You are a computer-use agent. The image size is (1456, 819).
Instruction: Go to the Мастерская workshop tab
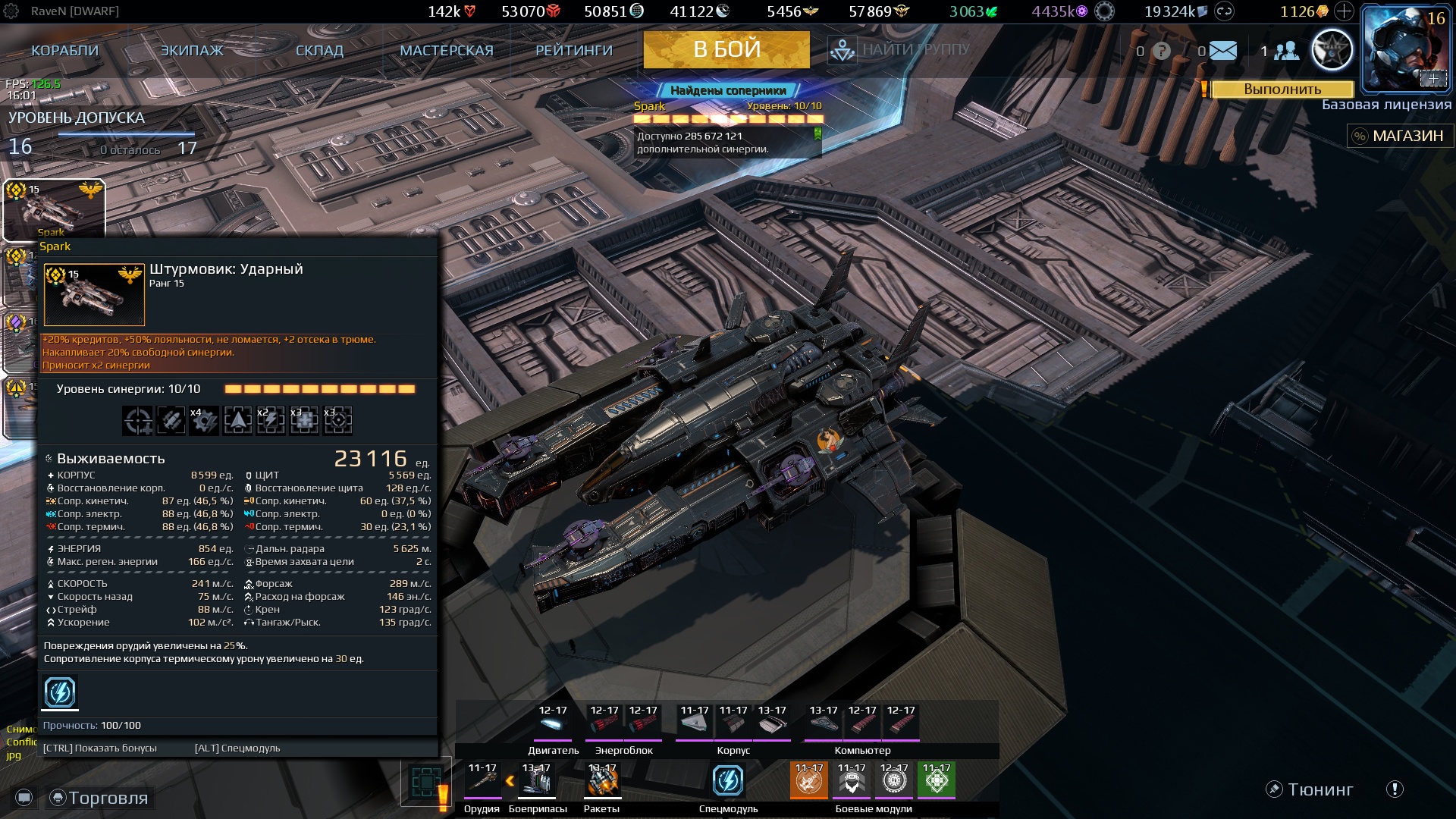[447, 51]
